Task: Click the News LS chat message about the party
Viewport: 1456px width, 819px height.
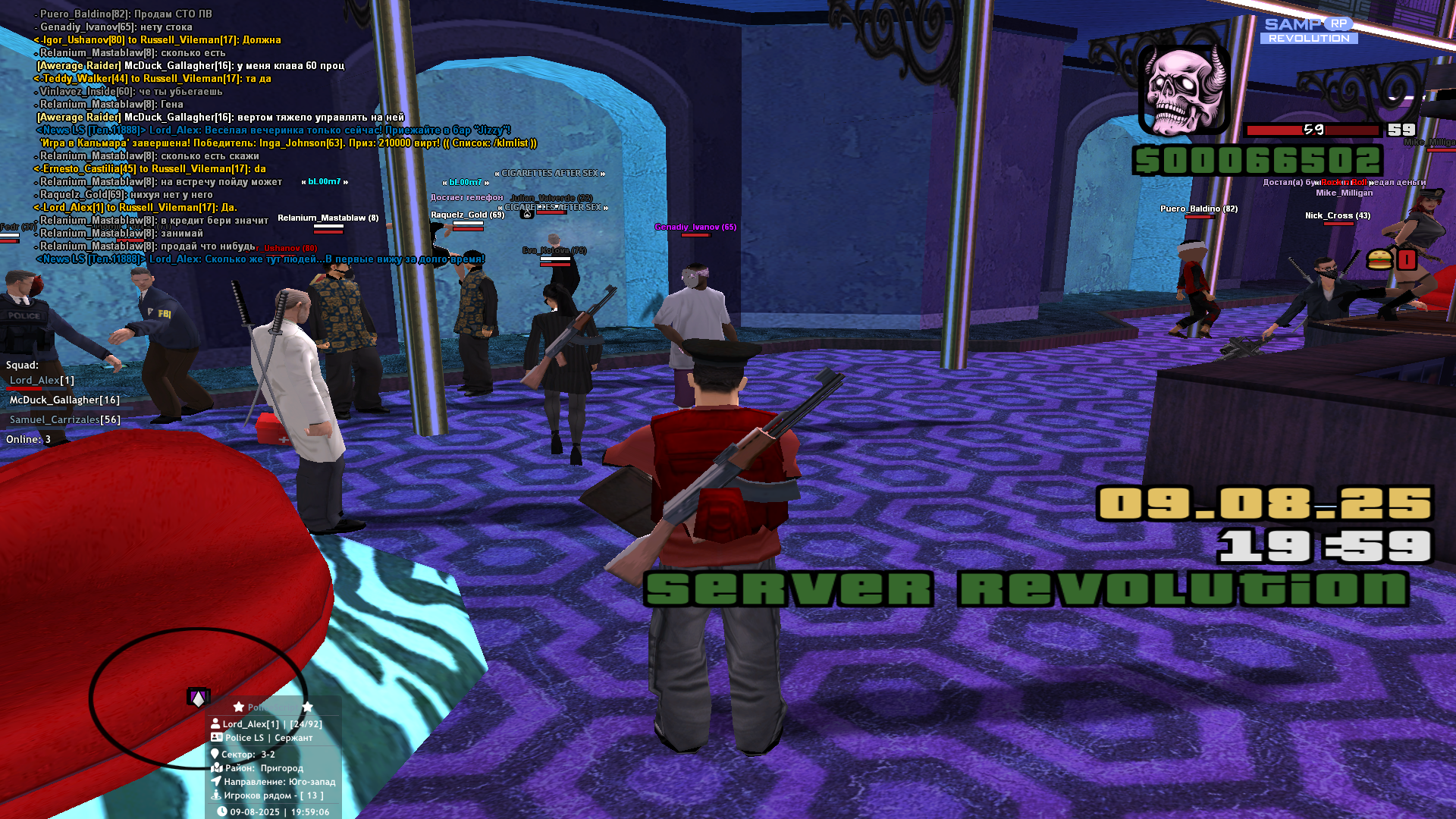Action: click(273, 130)
